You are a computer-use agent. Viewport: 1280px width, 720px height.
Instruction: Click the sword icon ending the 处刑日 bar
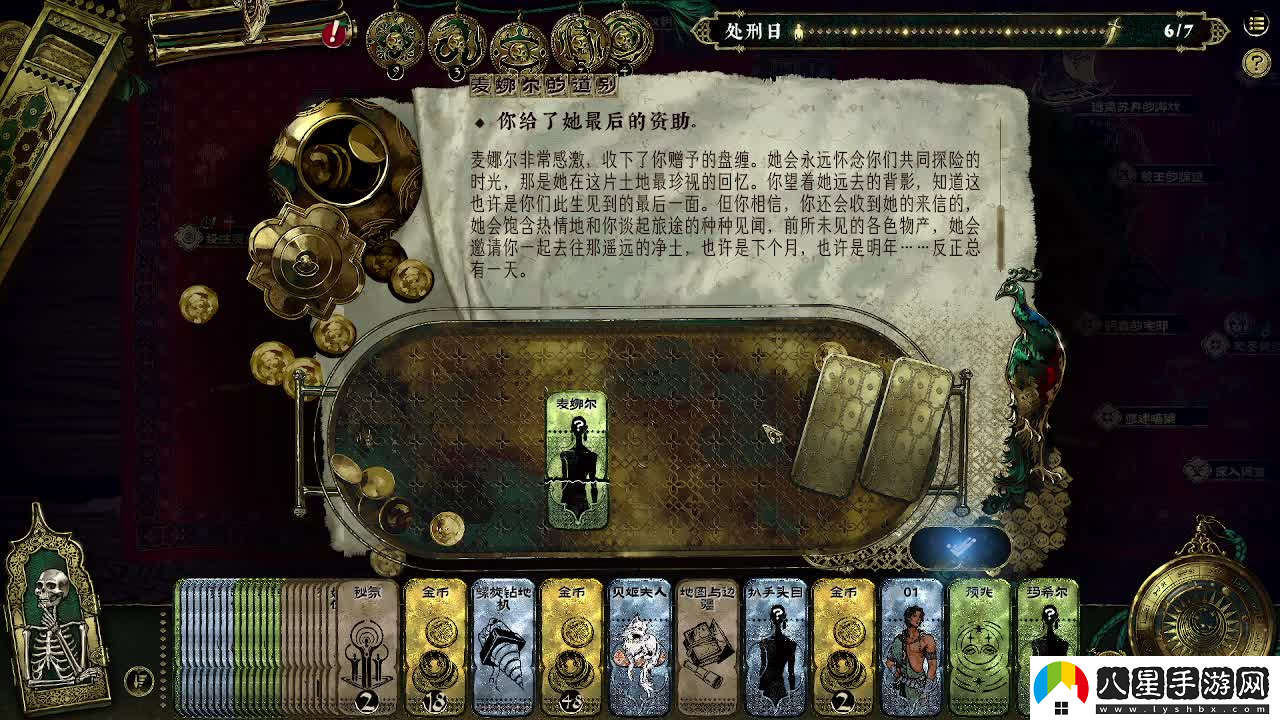pyautogui.click(x=1113, y=29)
